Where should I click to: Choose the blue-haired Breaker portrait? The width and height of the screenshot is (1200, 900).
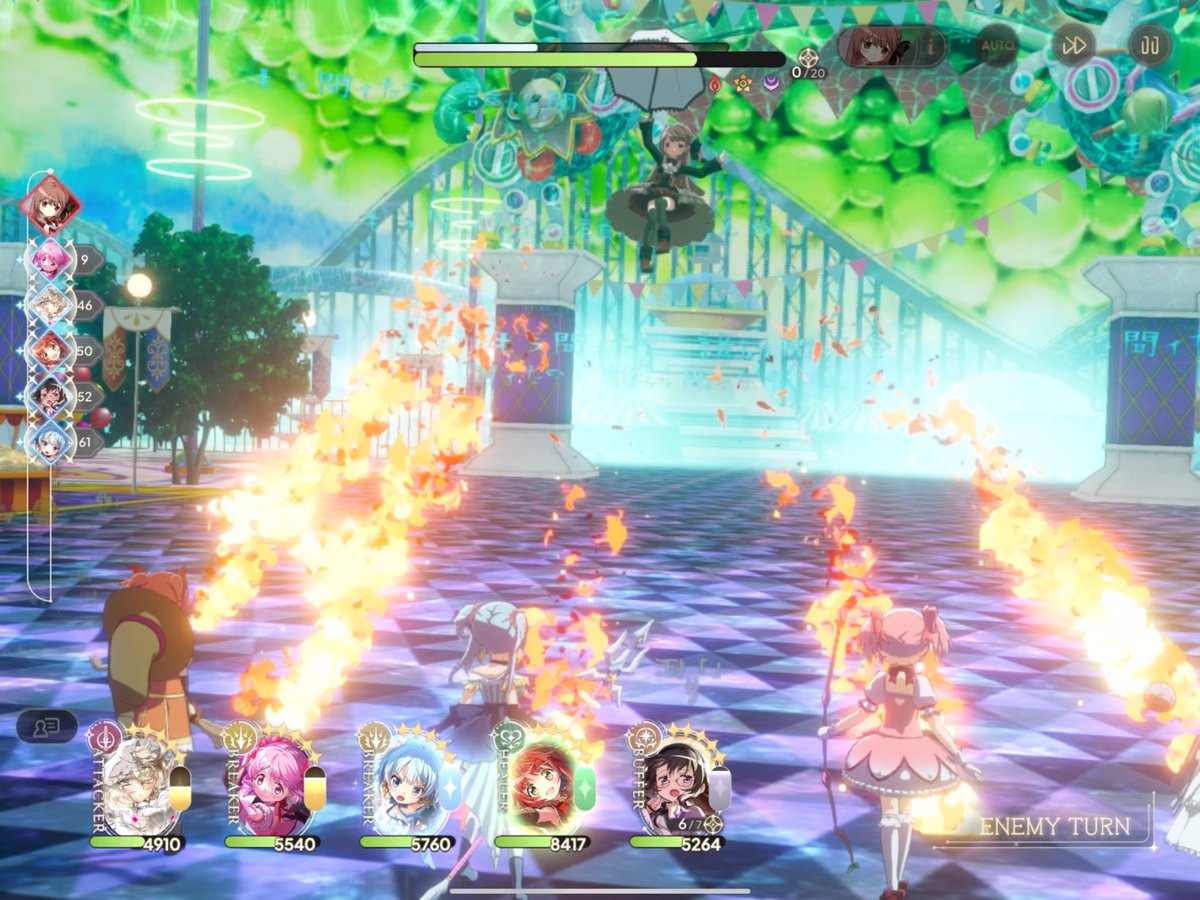coord(407,785)
